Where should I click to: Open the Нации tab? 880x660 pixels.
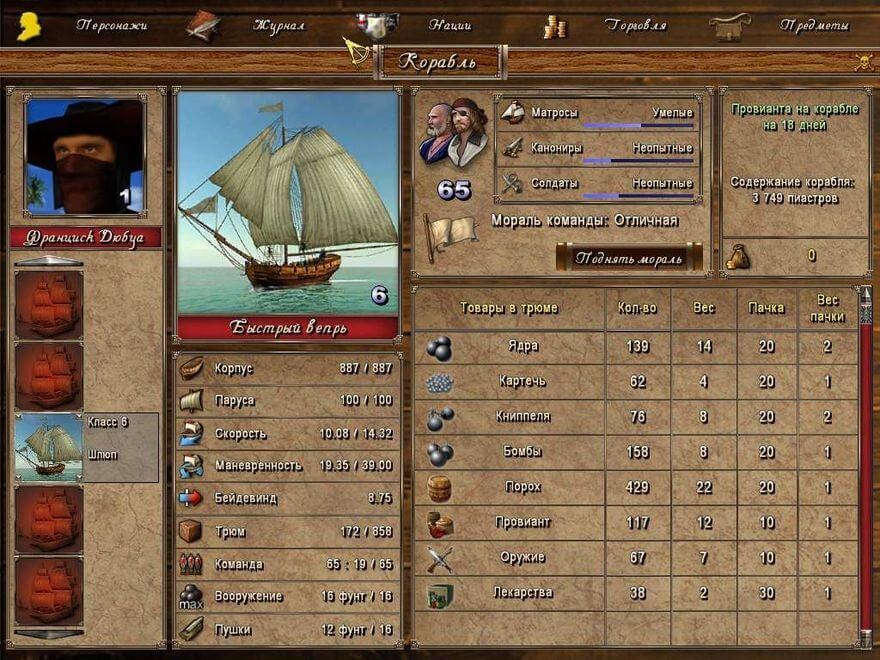[x=449, y=25]
